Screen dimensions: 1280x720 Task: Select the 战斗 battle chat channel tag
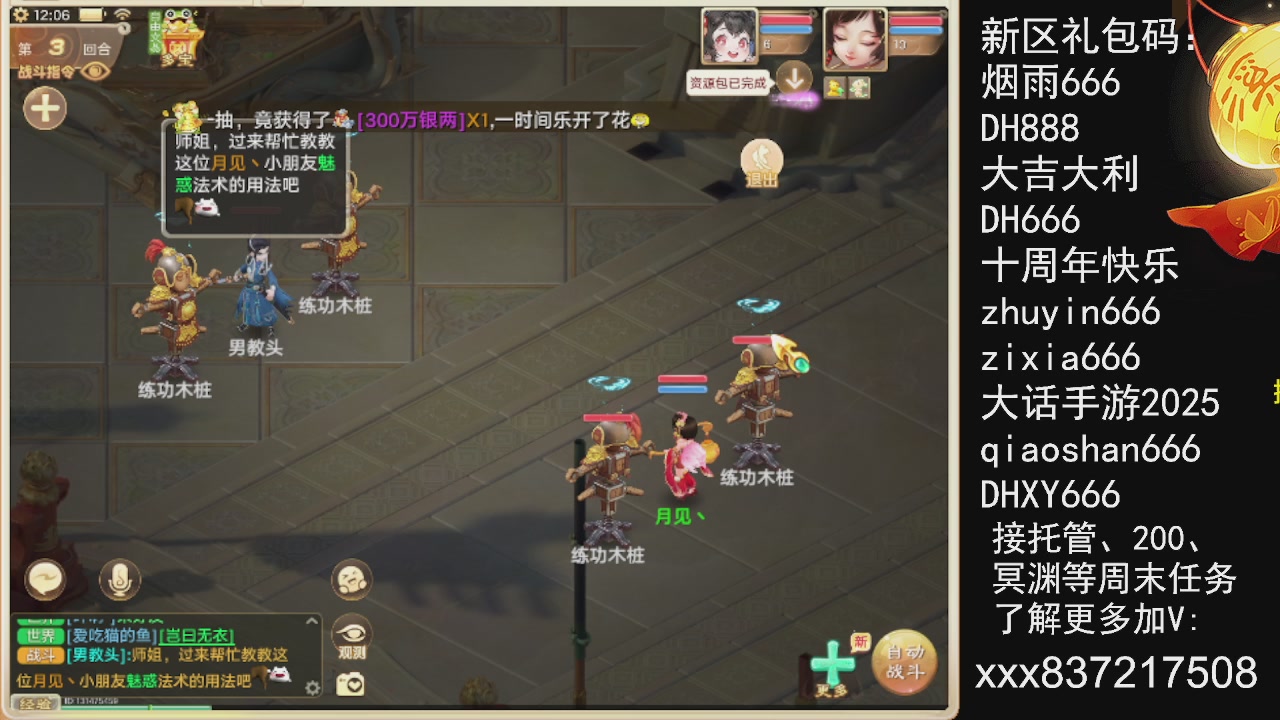tap(41, 655)
